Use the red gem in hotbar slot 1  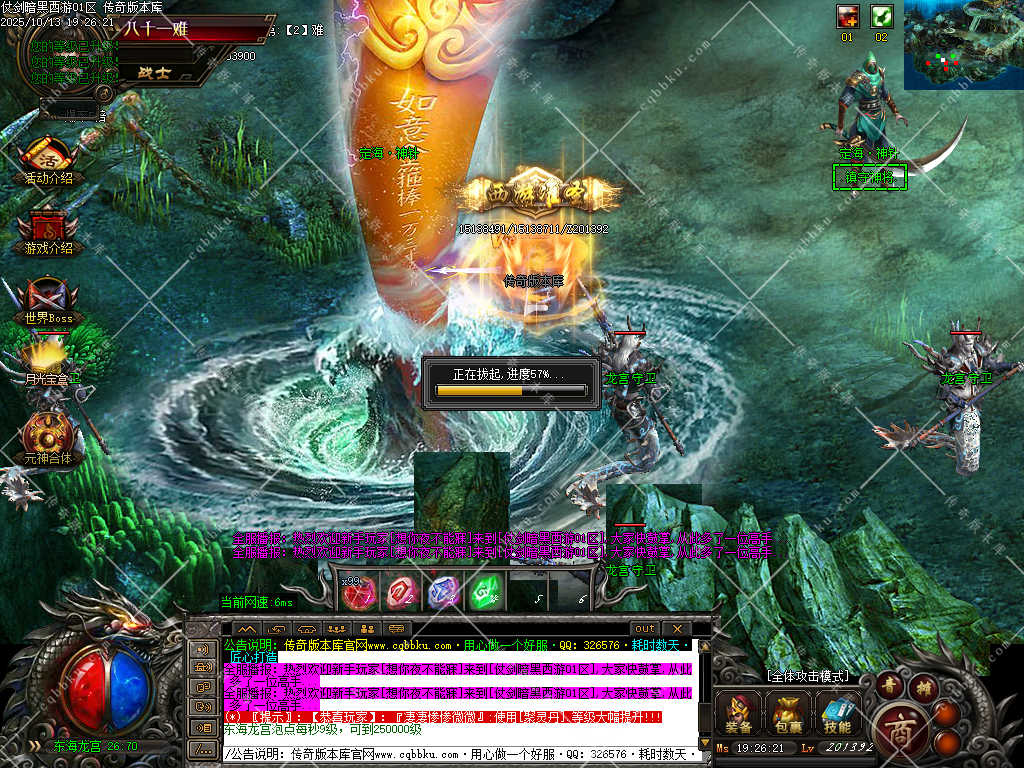[x=357, y=593]
